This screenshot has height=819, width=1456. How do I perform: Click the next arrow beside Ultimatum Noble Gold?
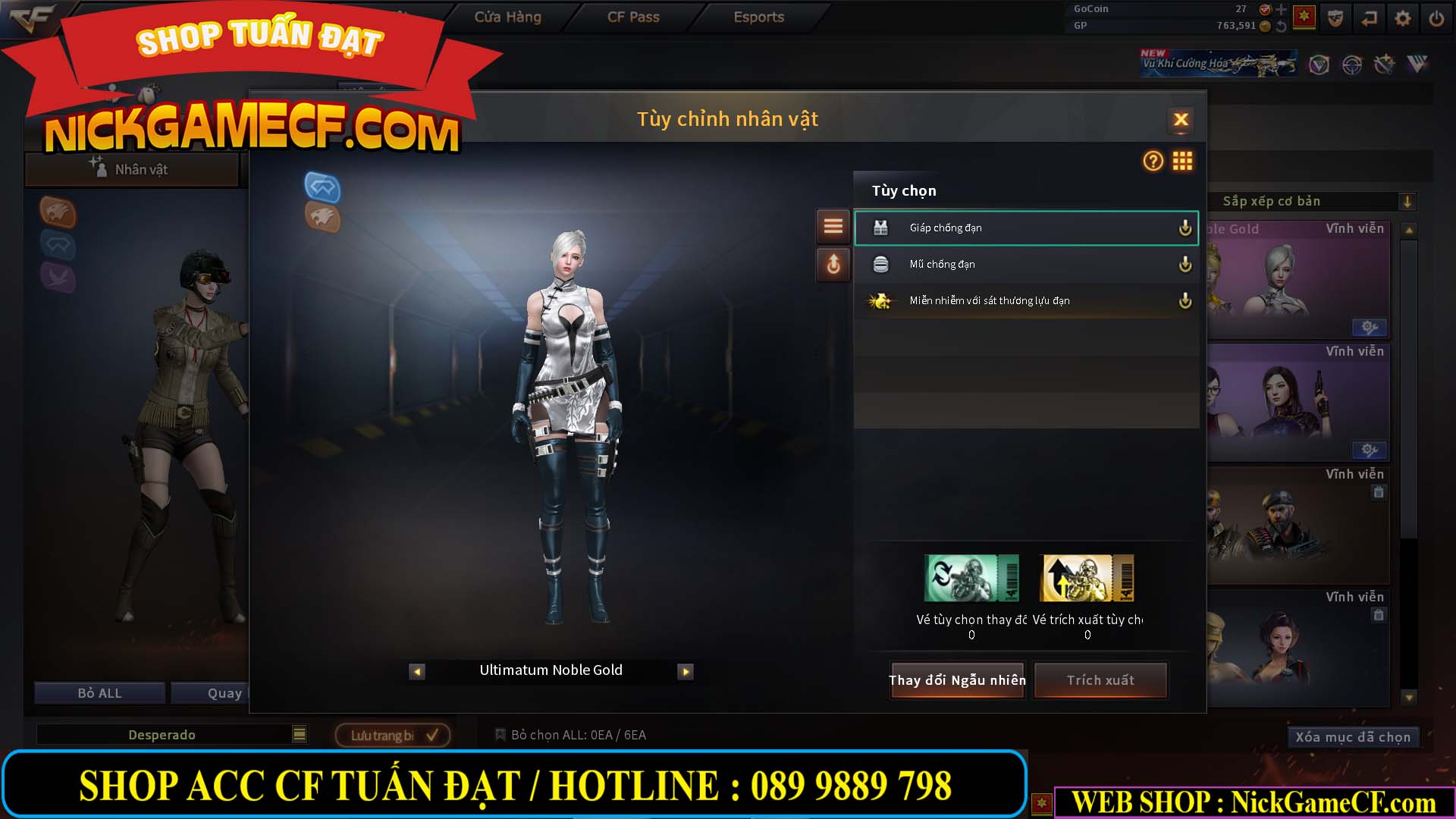(685, 671)
